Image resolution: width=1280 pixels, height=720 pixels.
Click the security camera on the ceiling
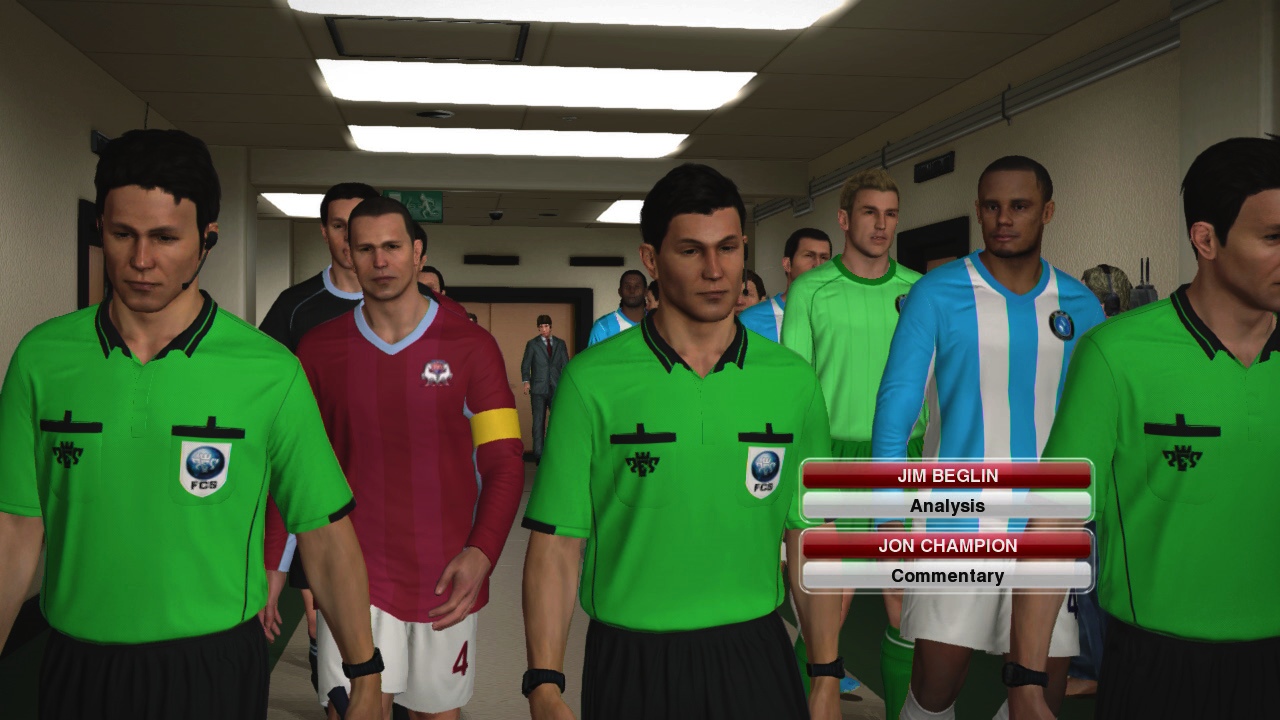tap(497, 216)
